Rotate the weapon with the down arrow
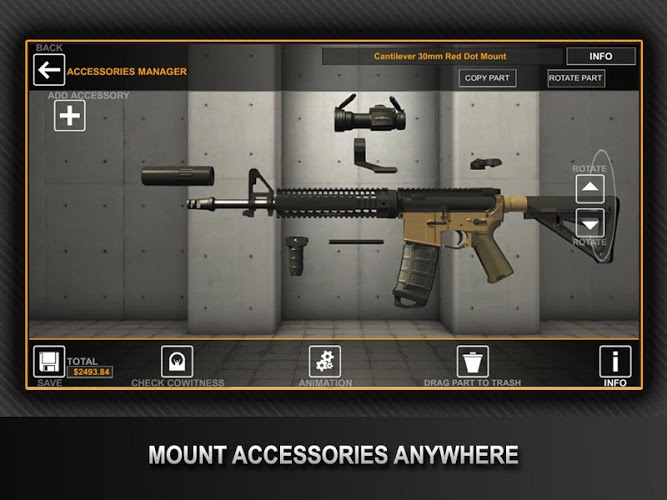This screenshot has height=500, width=667. click(590, 223)
